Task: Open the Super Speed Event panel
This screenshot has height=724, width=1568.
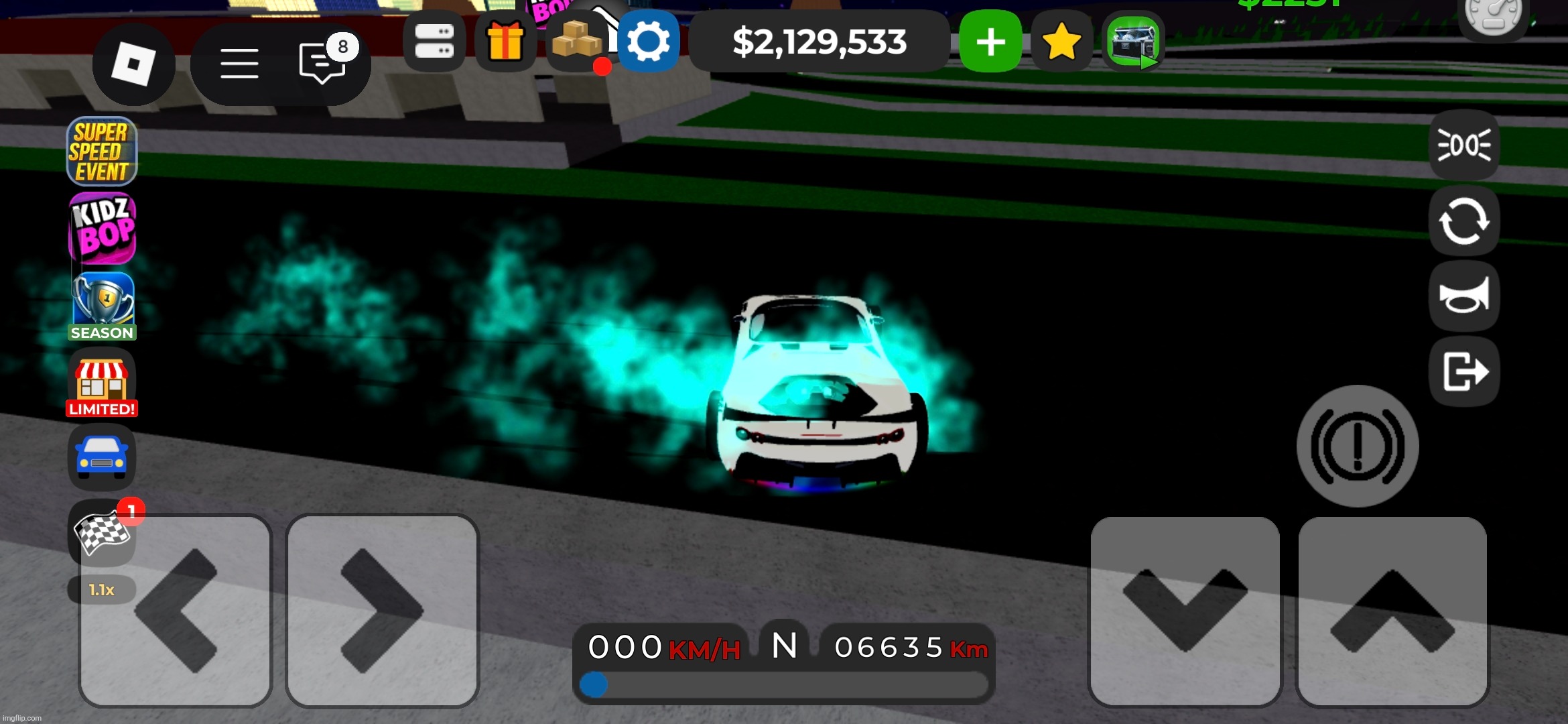Action: pos(102,152)
